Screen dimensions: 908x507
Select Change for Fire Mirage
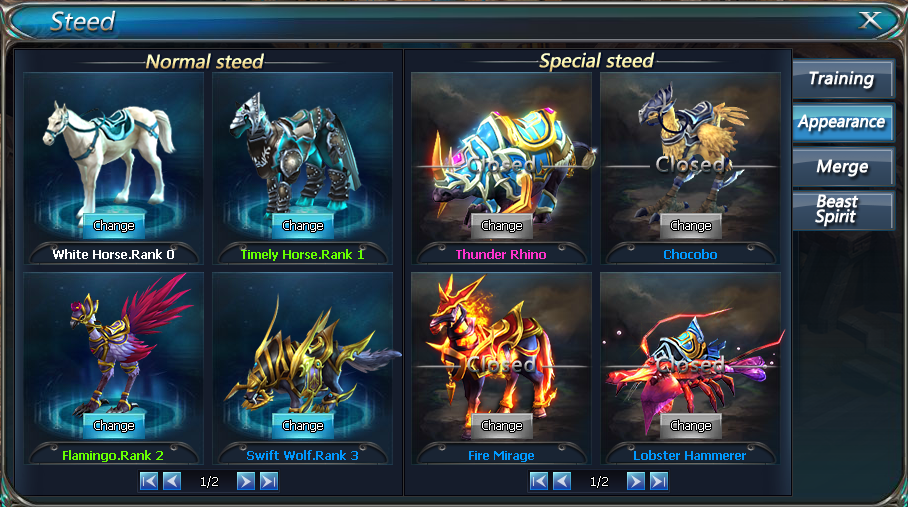tap(502, 425)
